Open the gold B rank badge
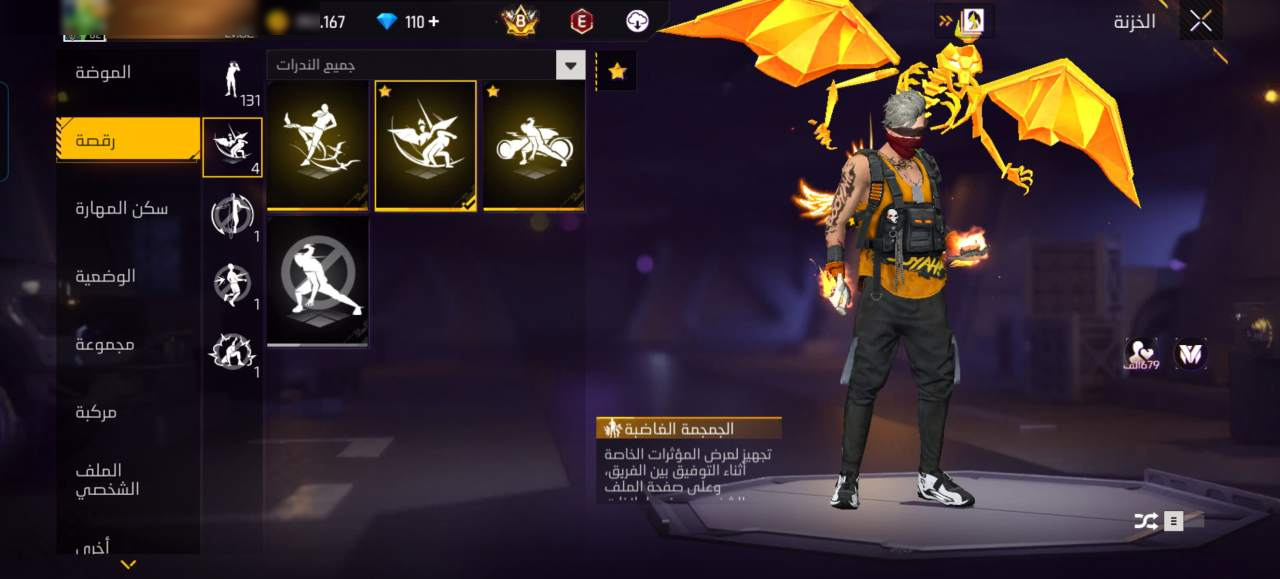The image size is (1280, 579). pos(520,21)
